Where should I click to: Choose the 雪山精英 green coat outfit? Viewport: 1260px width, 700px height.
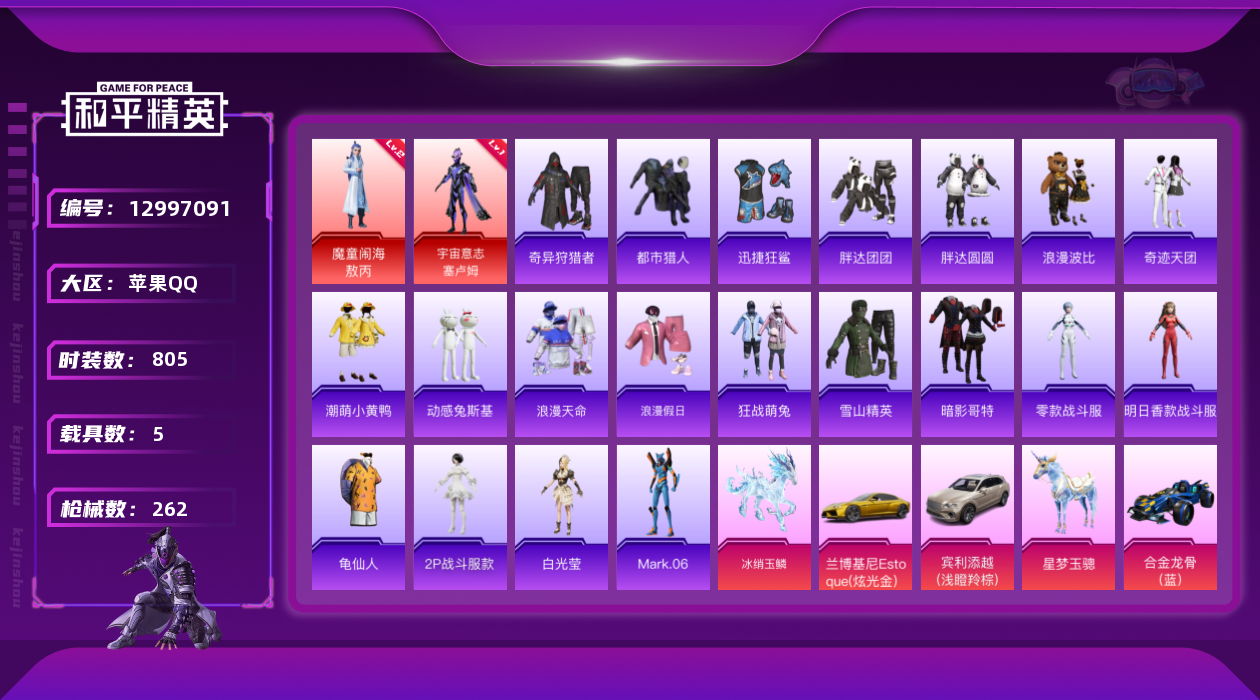click(865, 364)
